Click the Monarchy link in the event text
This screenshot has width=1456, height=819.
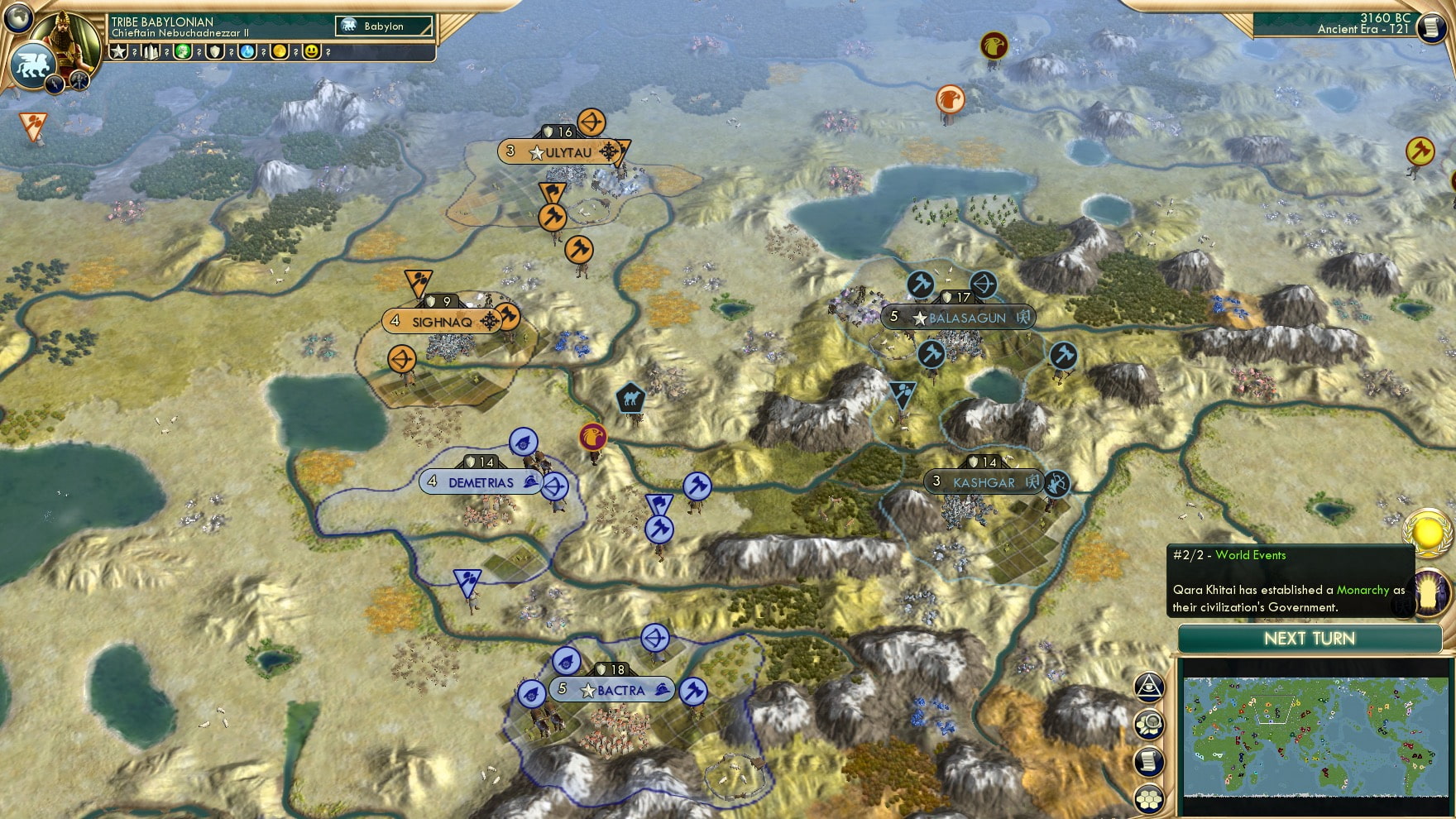point(1362,590)
